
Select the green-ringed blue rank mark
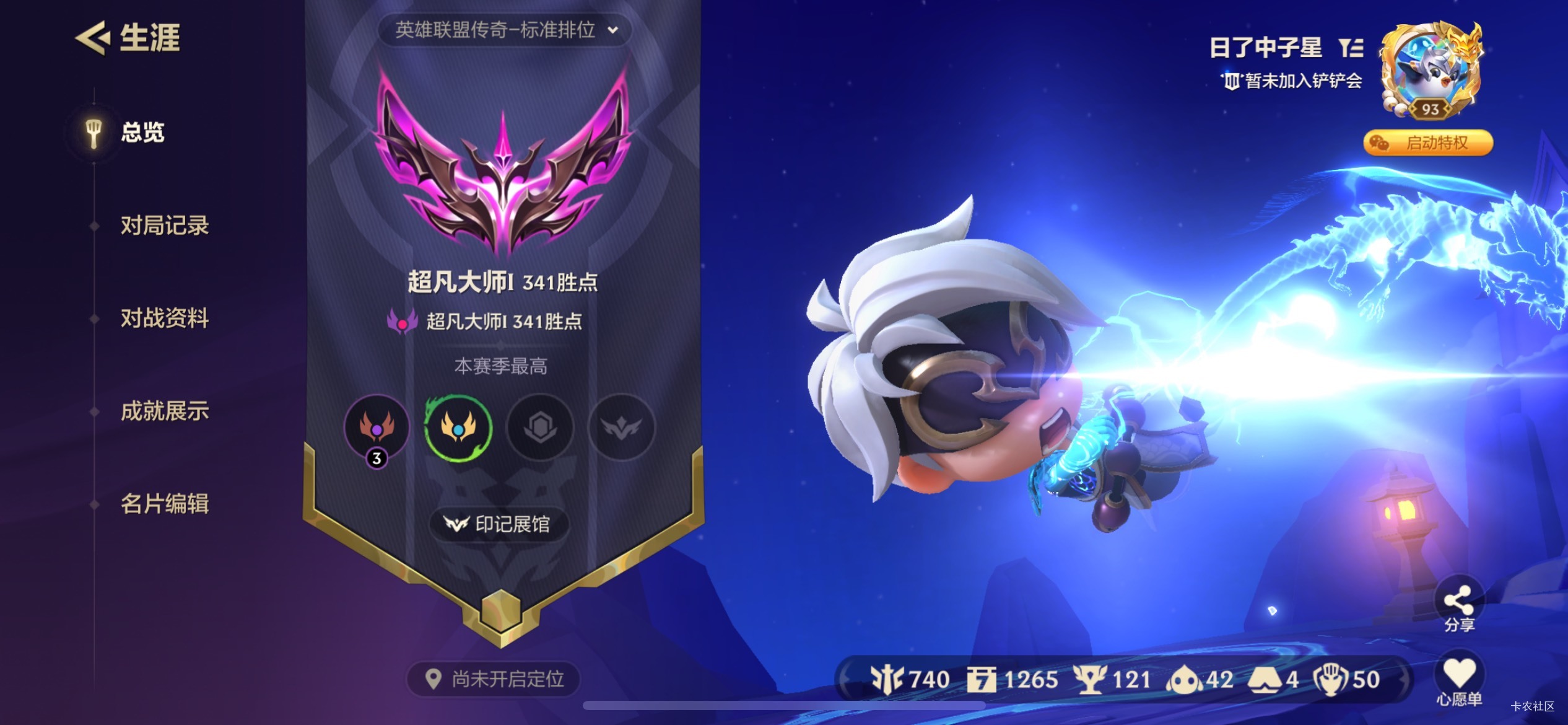460,429
